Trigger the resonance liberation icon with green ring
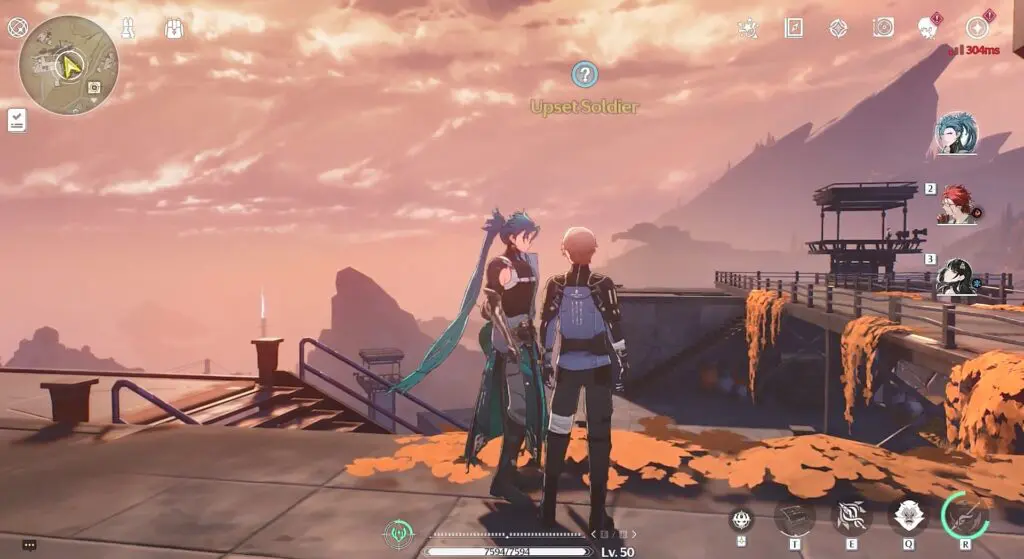Viewport: 1024px width, 559px height. coord(965,515)
